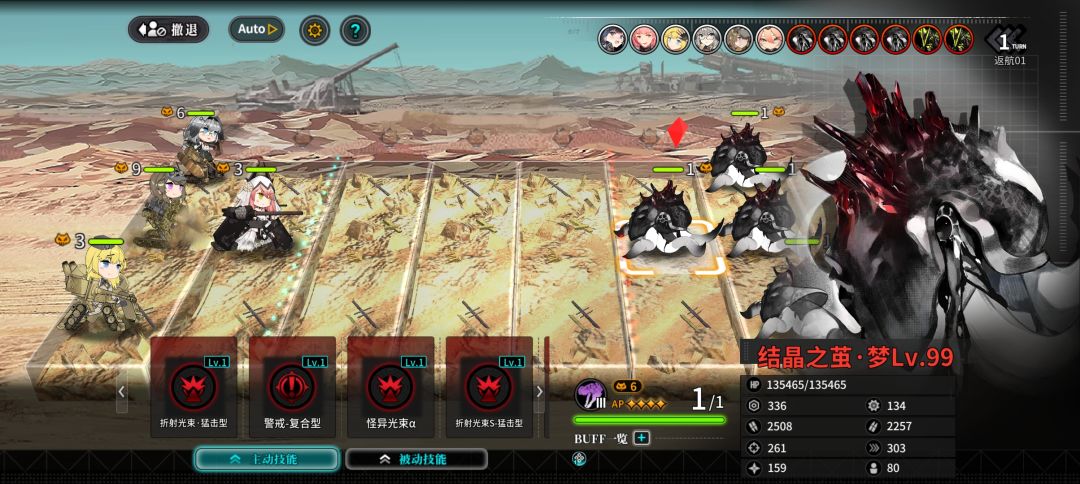Show previous skills with left arrow

122,391
